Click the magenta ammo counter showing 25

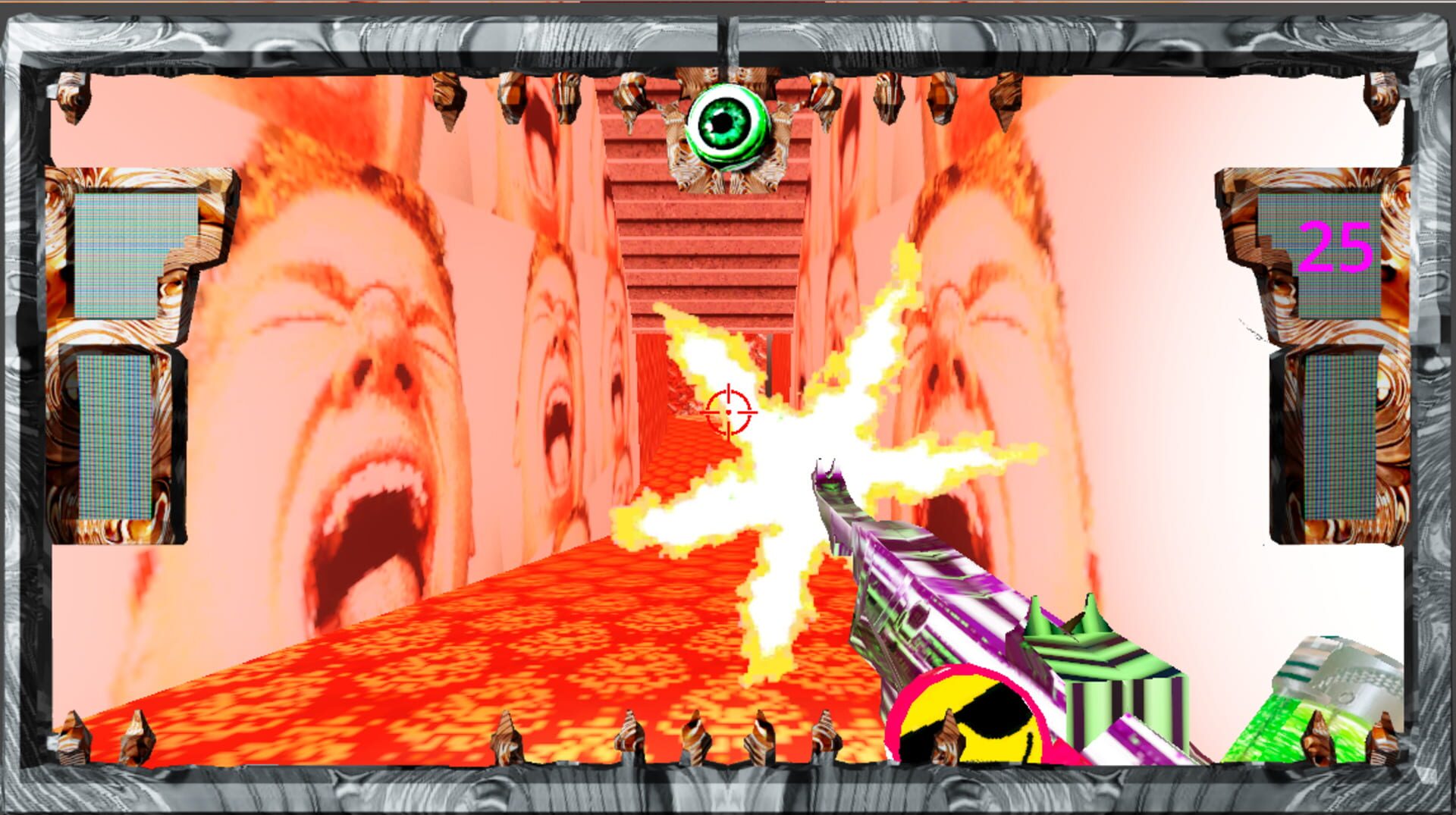pos(1336,244)
